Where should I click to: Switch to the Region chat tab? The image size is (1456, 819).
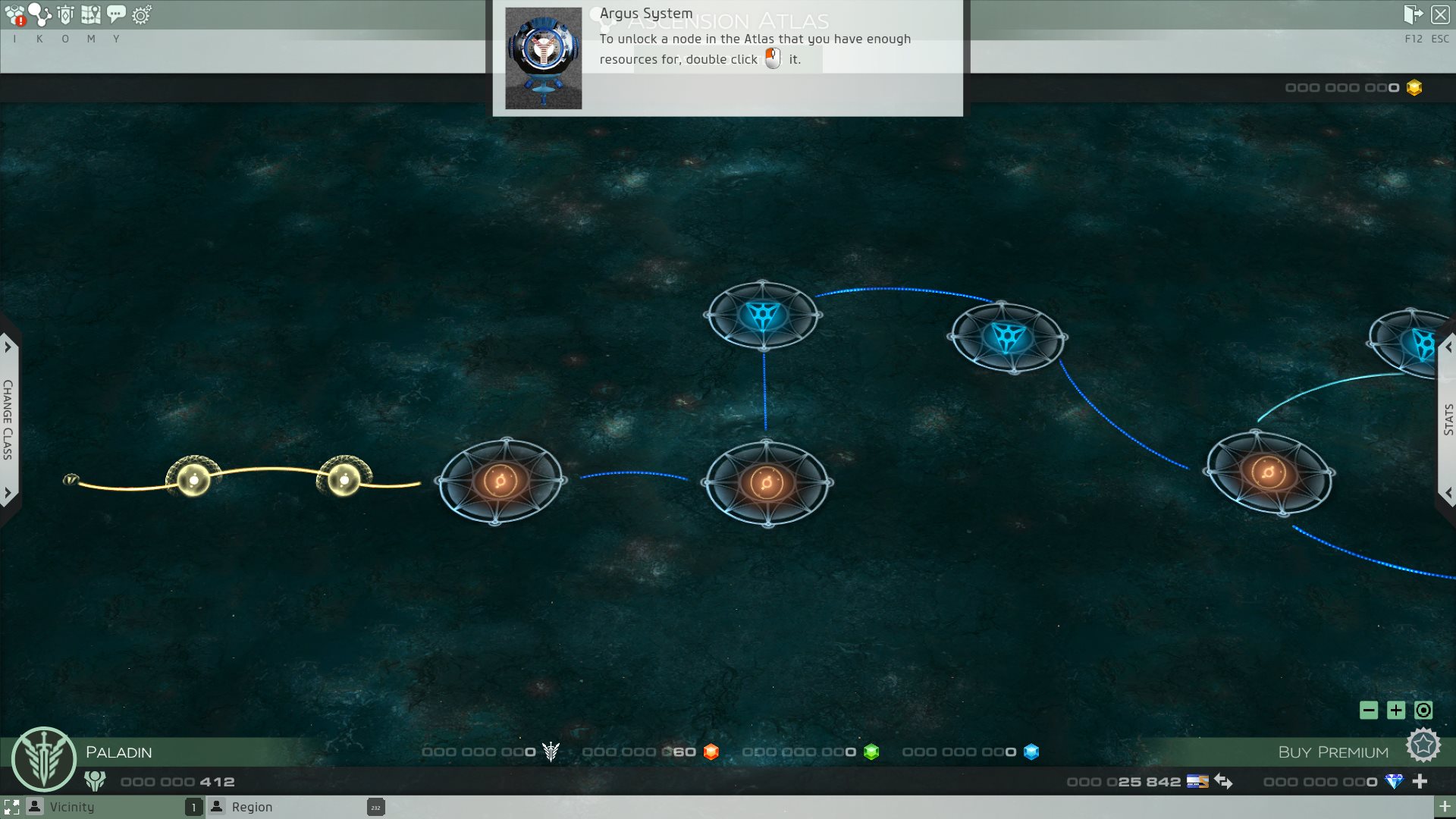(x=252, y=807)
